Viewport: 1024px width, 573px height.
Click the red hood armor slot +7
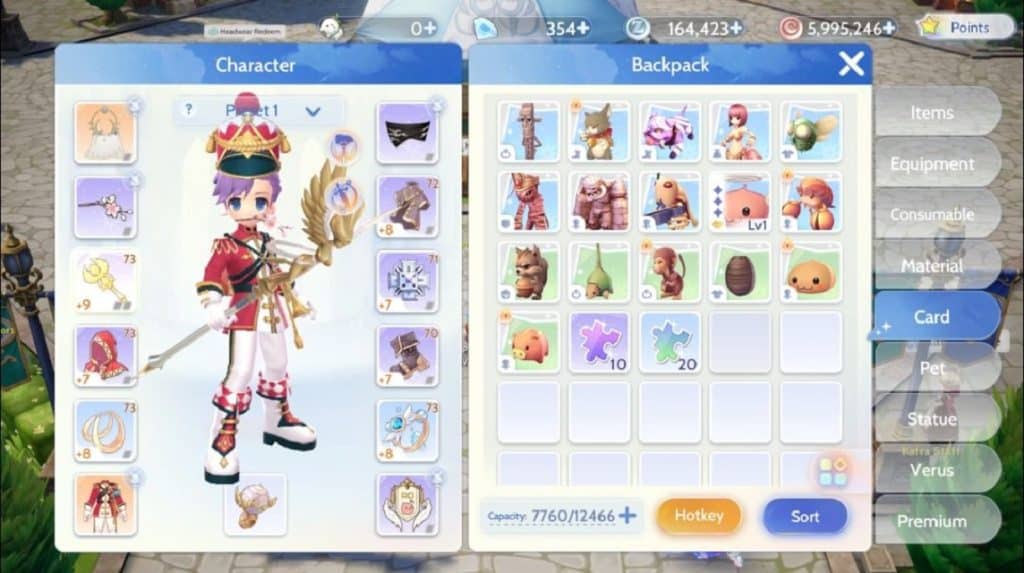coord(105,353)
